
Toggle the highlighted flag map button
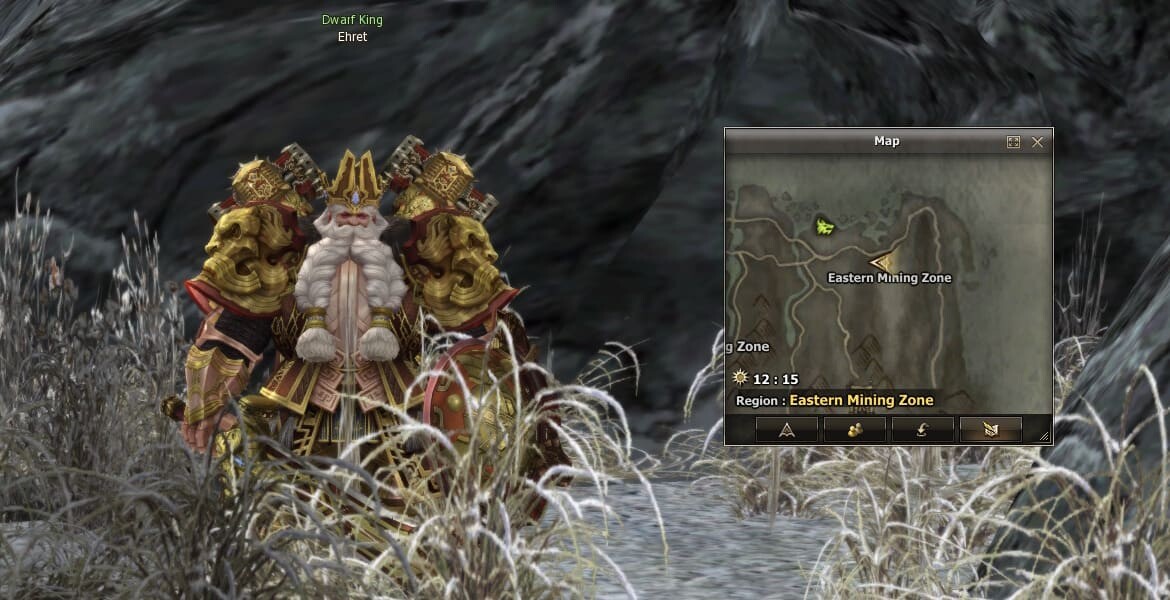[x=990, y=430]
